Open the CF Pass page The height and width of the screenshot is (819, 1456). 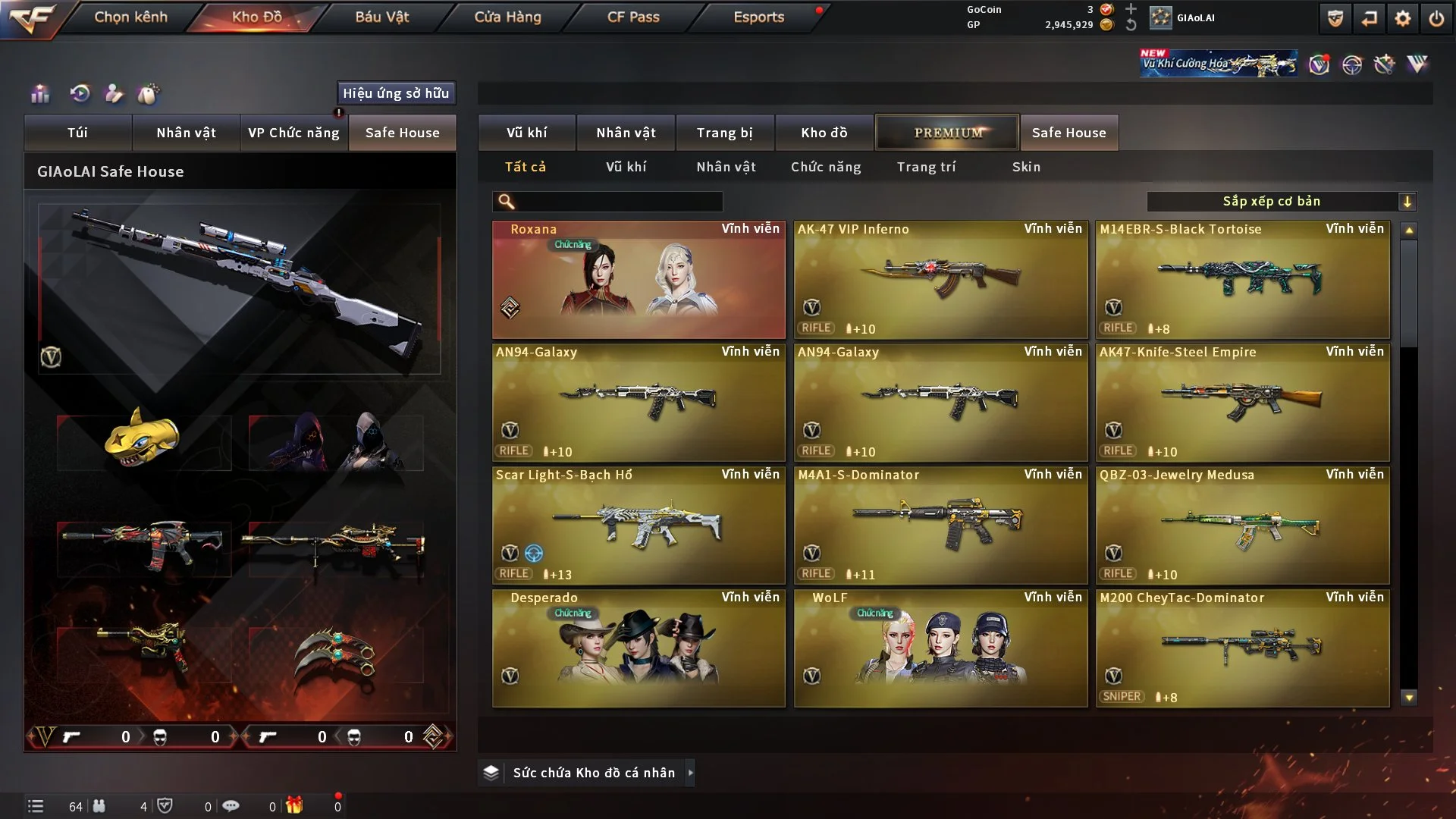point(633,17)
